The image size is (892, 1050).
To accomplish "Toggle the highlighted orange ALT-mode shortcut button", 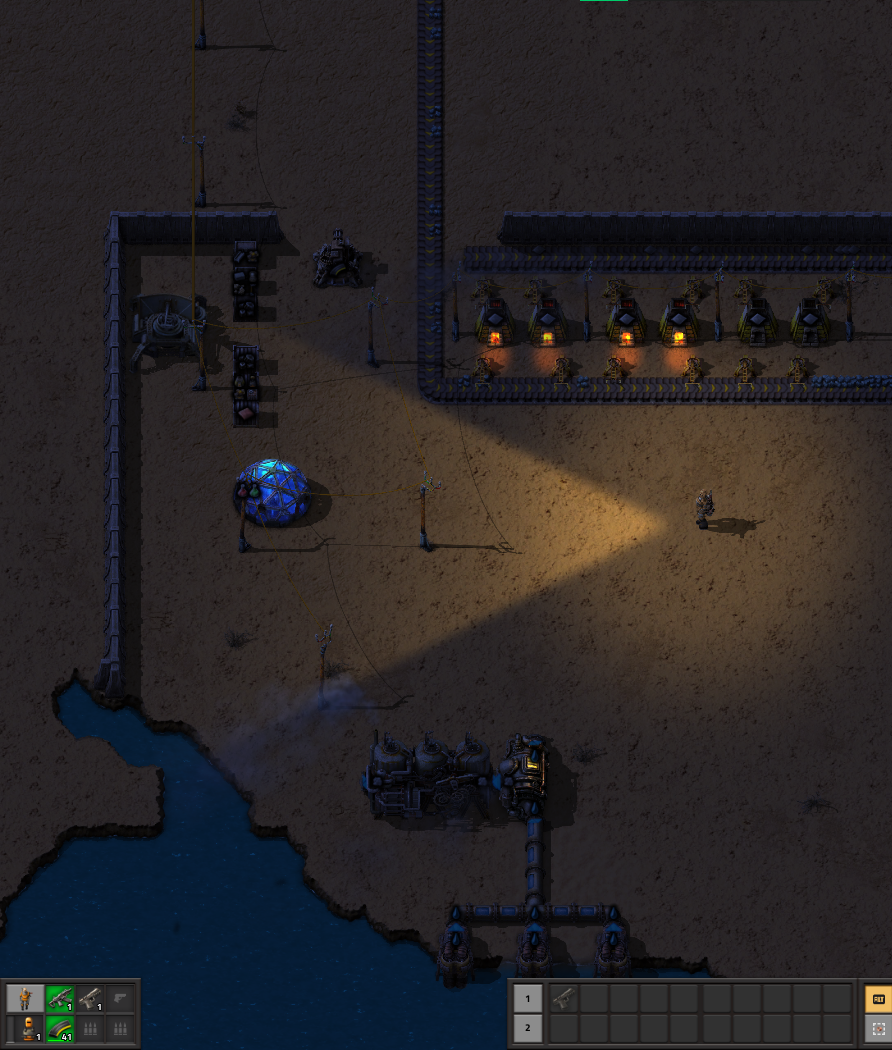I will [x=878, y=998].
